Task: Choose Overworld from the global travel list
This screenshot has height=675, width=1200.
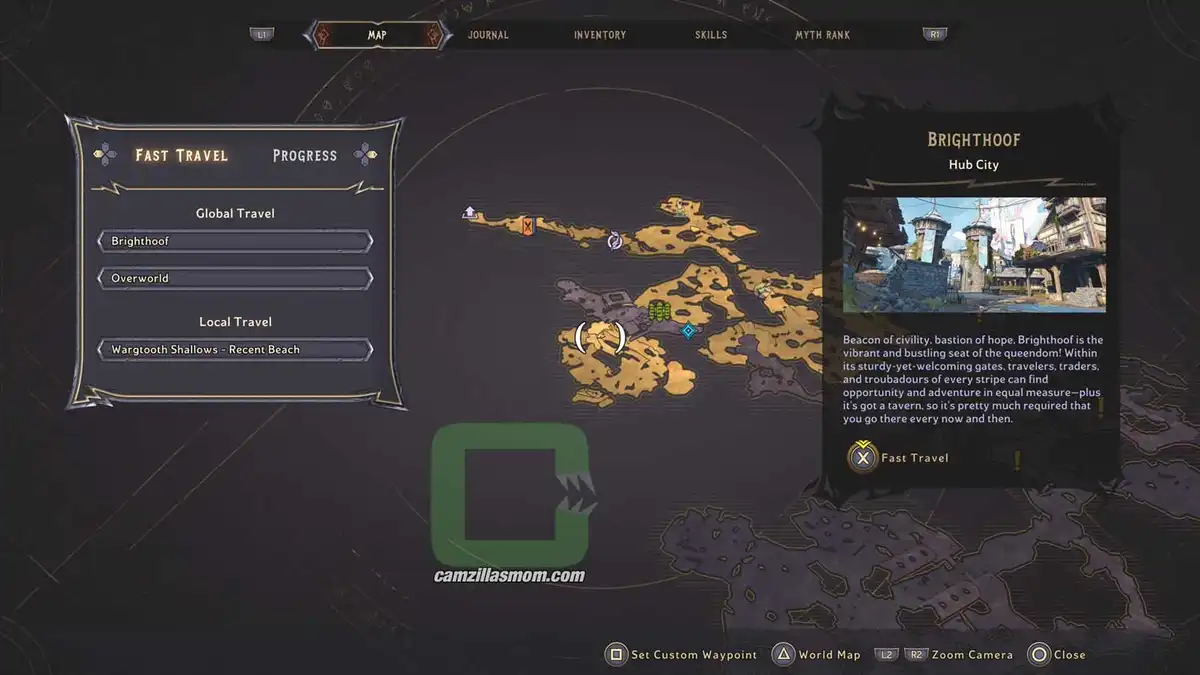Action: (x=235, y=278)
